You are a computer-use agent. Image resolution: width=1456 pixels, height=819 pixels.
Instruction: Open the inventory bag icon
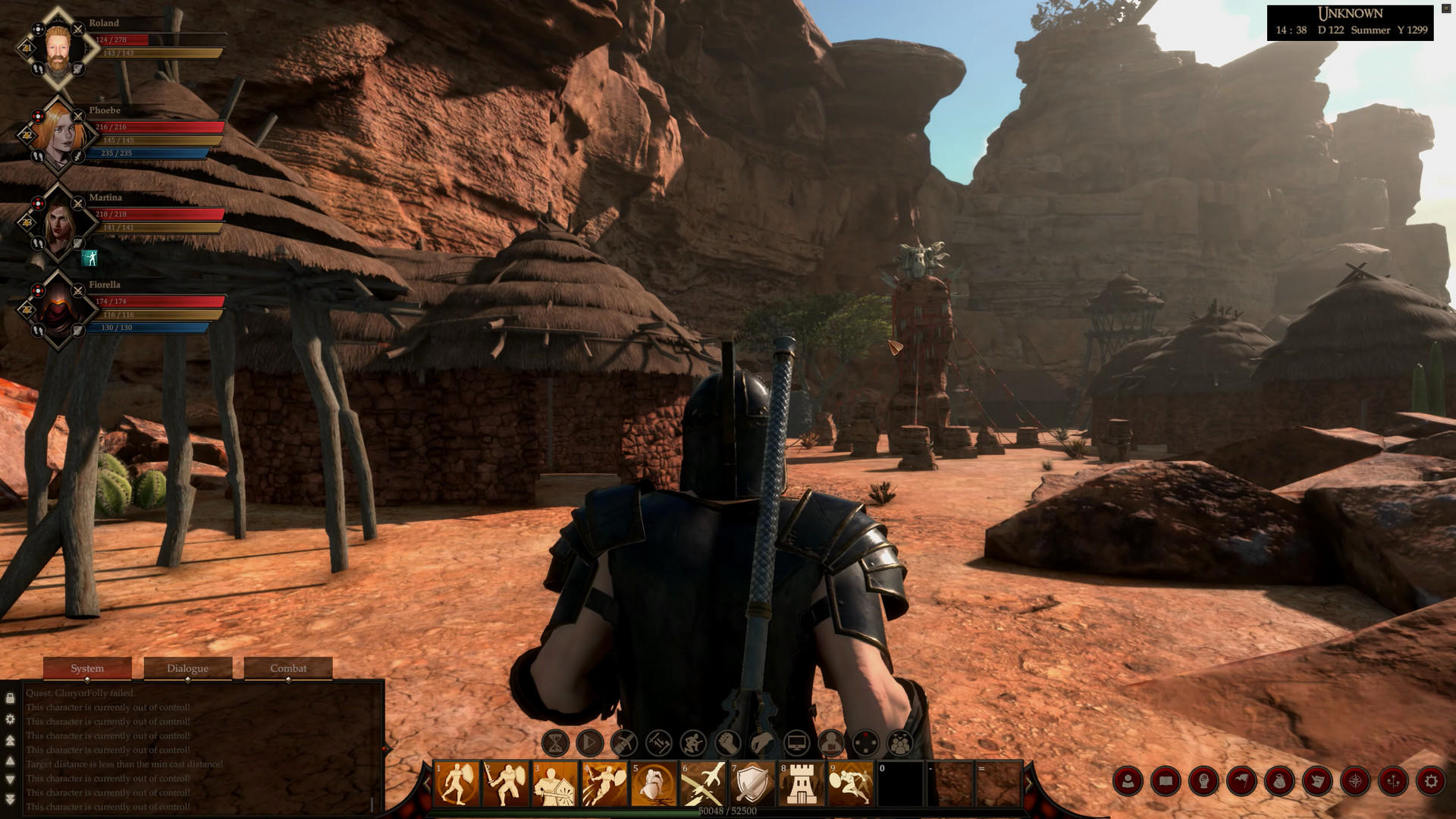click(1280, 780)
